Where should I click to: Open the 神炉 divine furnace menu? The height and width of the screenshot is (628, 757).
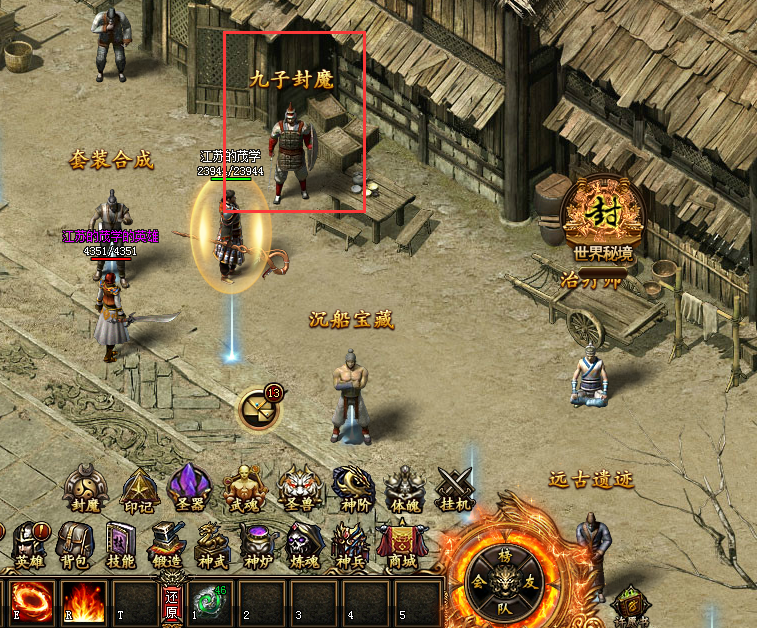pyautogui.click(x=259, y=543)
